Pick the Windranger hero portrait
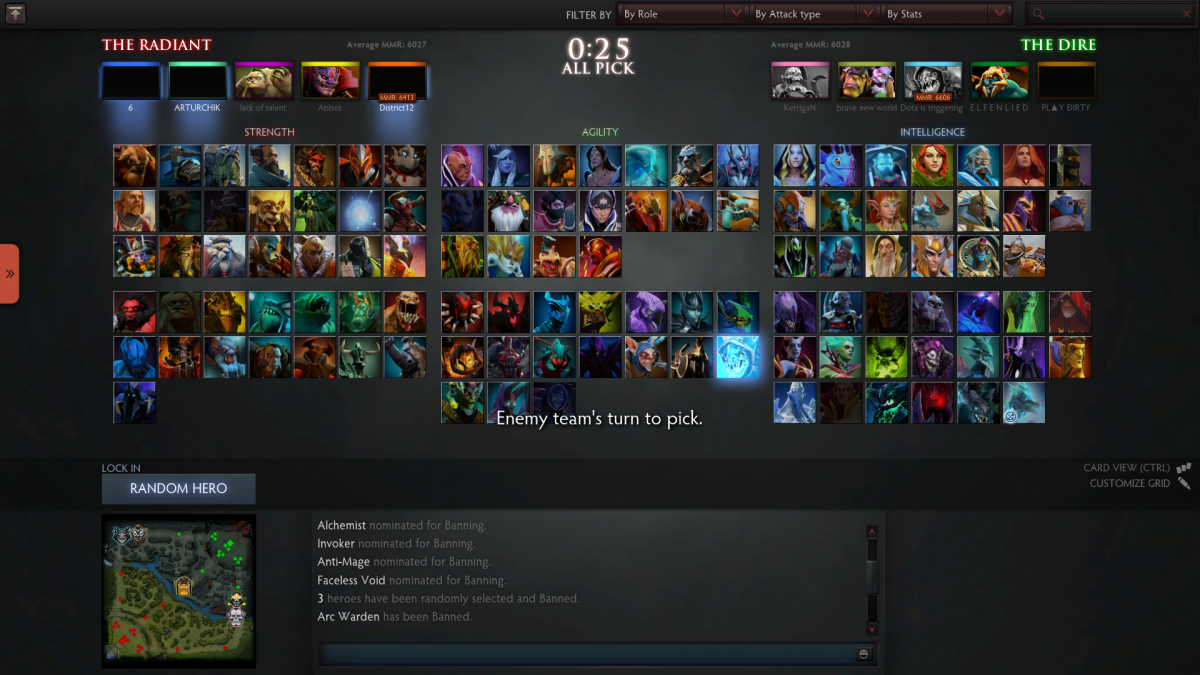 click(933, 166)
